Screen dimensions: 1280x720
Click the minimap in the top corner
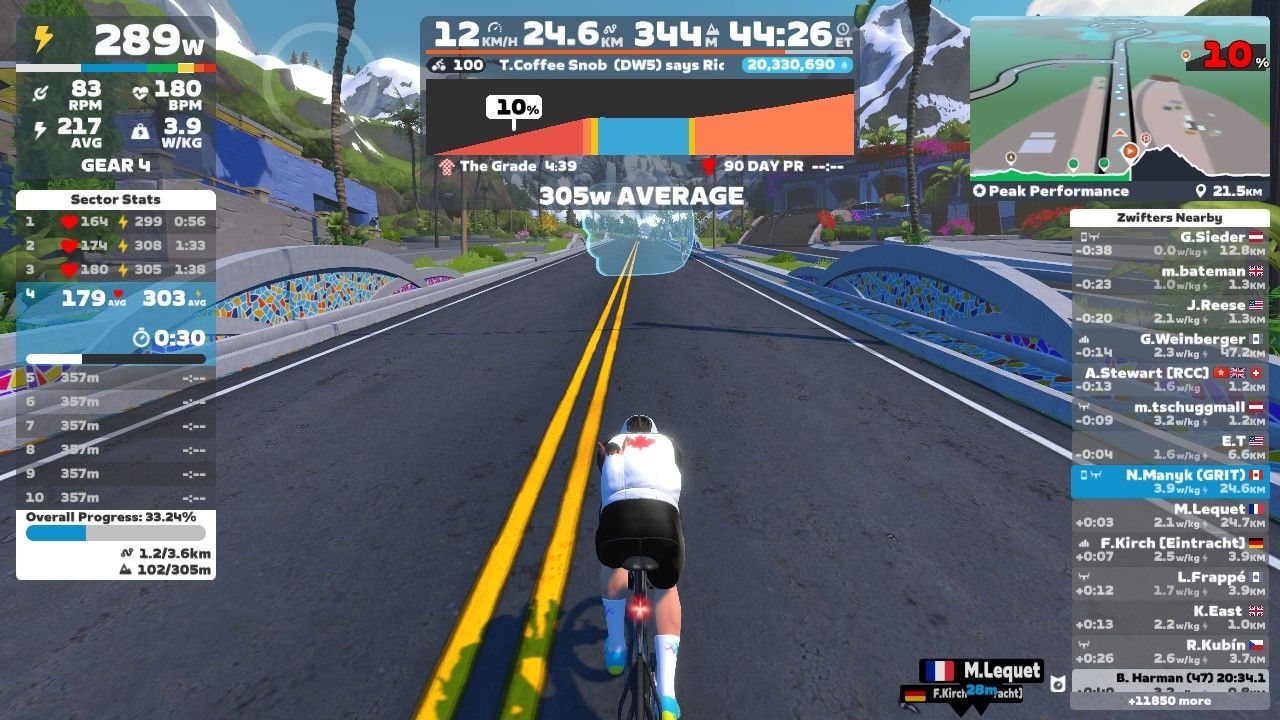[1118, 98]
